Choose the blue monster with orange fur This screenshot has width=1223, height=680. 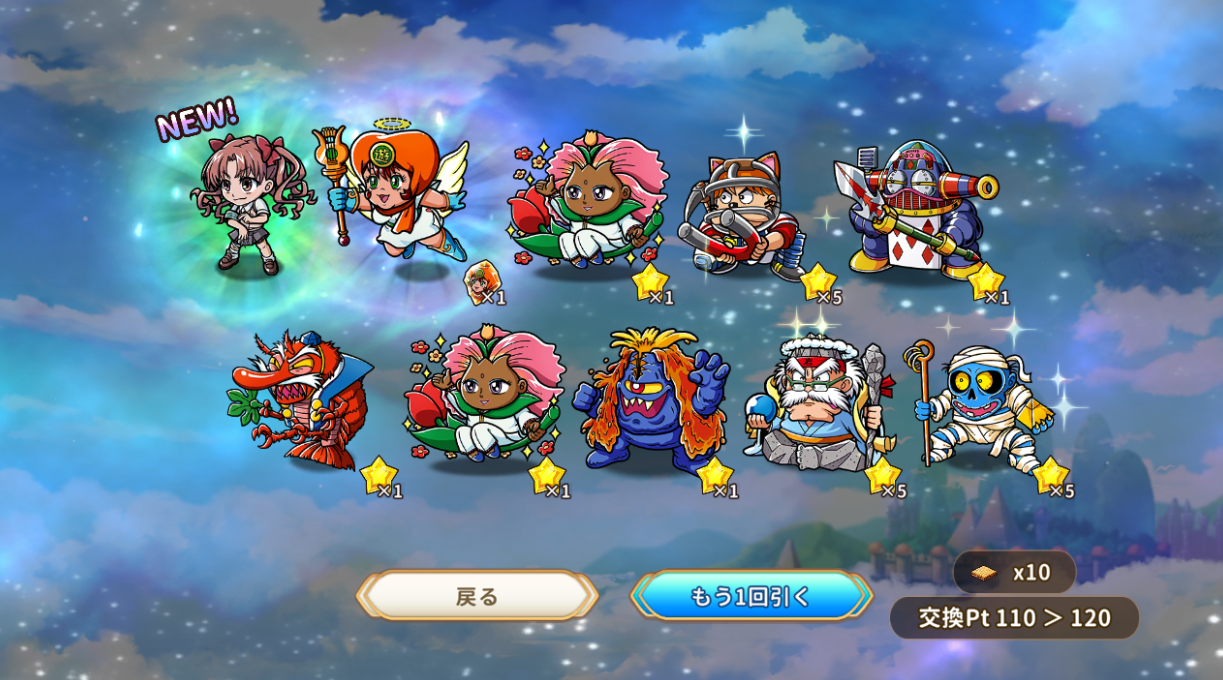point(650,400)
